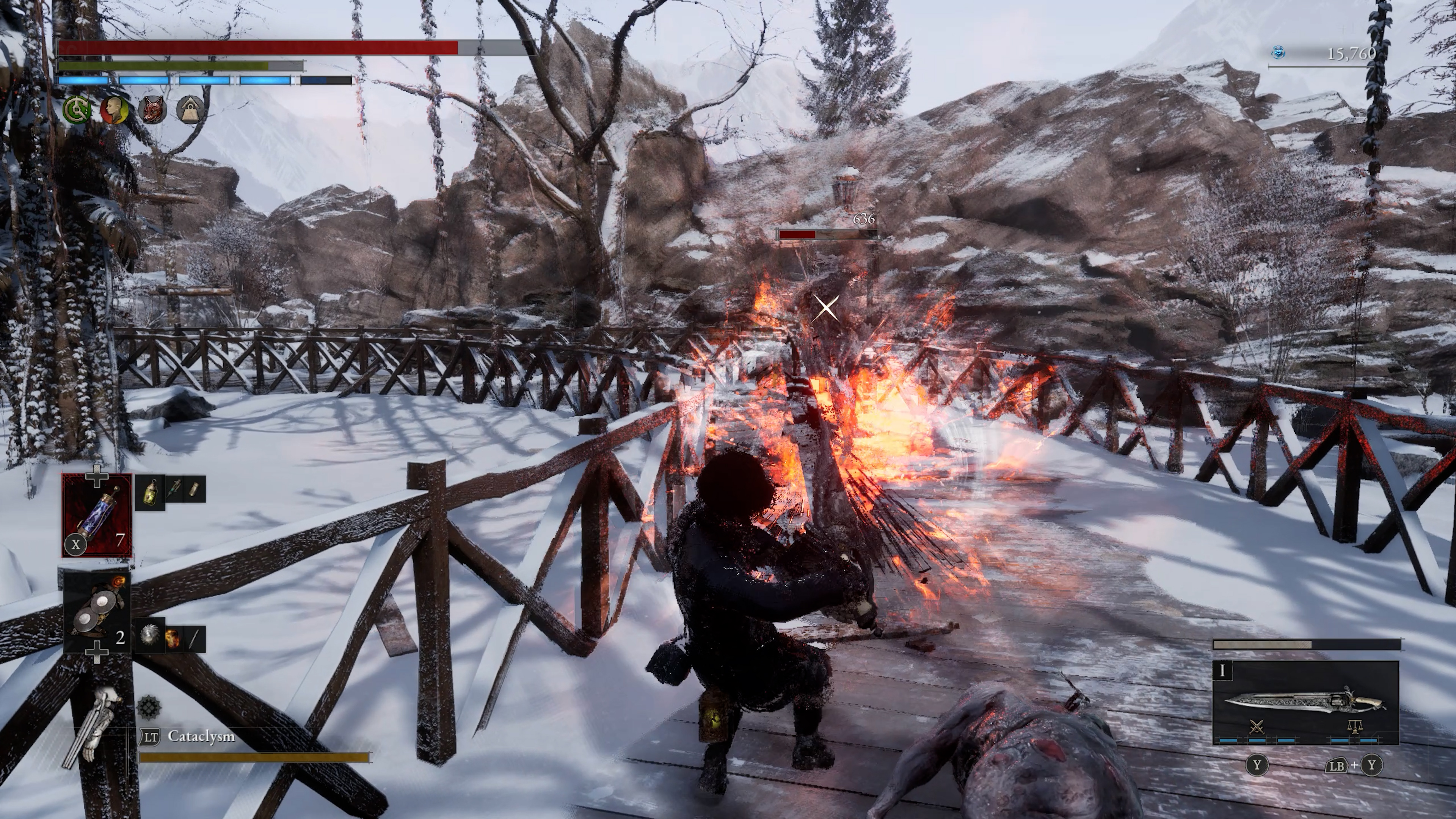This screenshot has width=1456, height=819.
Task: Click the bald head profile status icon
Action: point(114,110)
